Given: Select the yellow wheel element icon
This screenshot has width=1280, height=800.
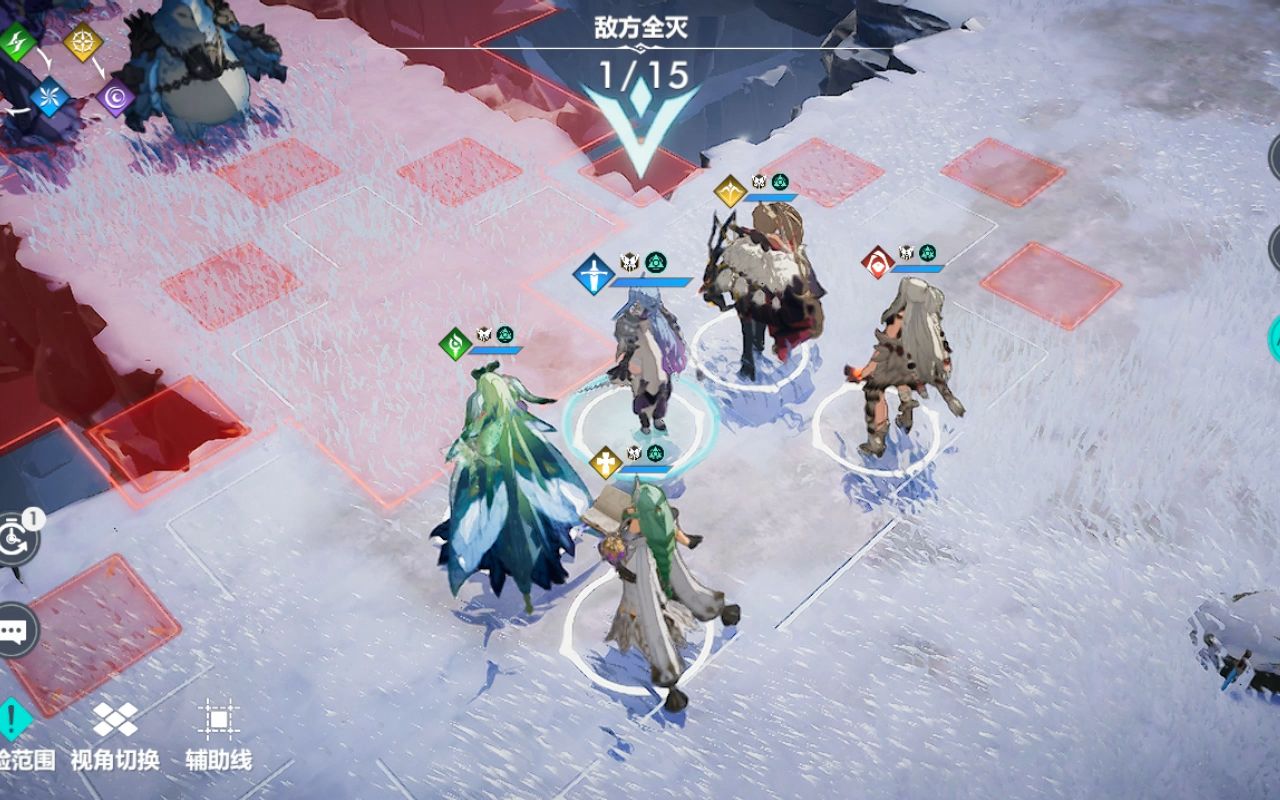Looking at the screenshot, I should click(x=82, y=41).
